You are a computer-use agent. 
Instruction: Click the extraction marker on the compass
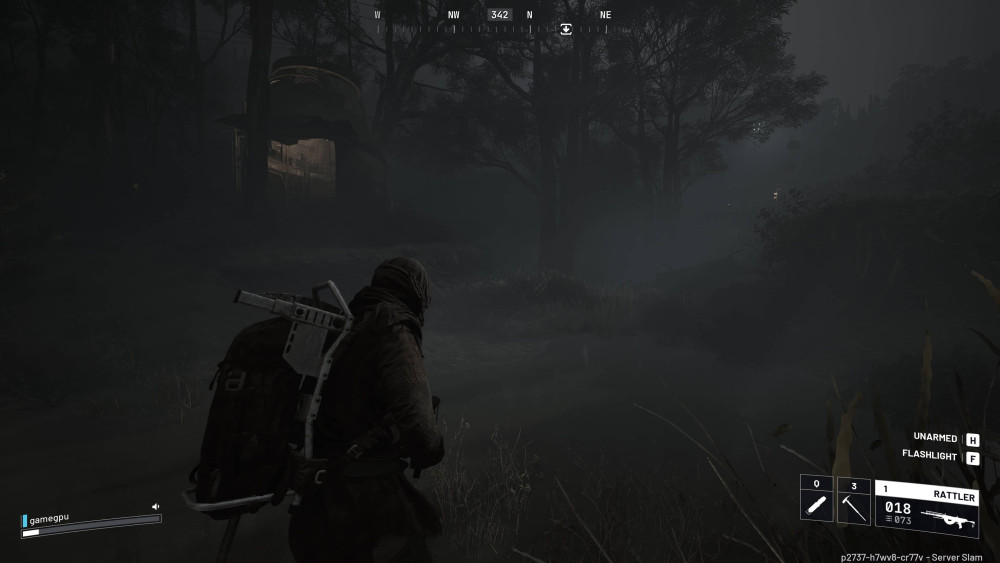click(566, 29)
